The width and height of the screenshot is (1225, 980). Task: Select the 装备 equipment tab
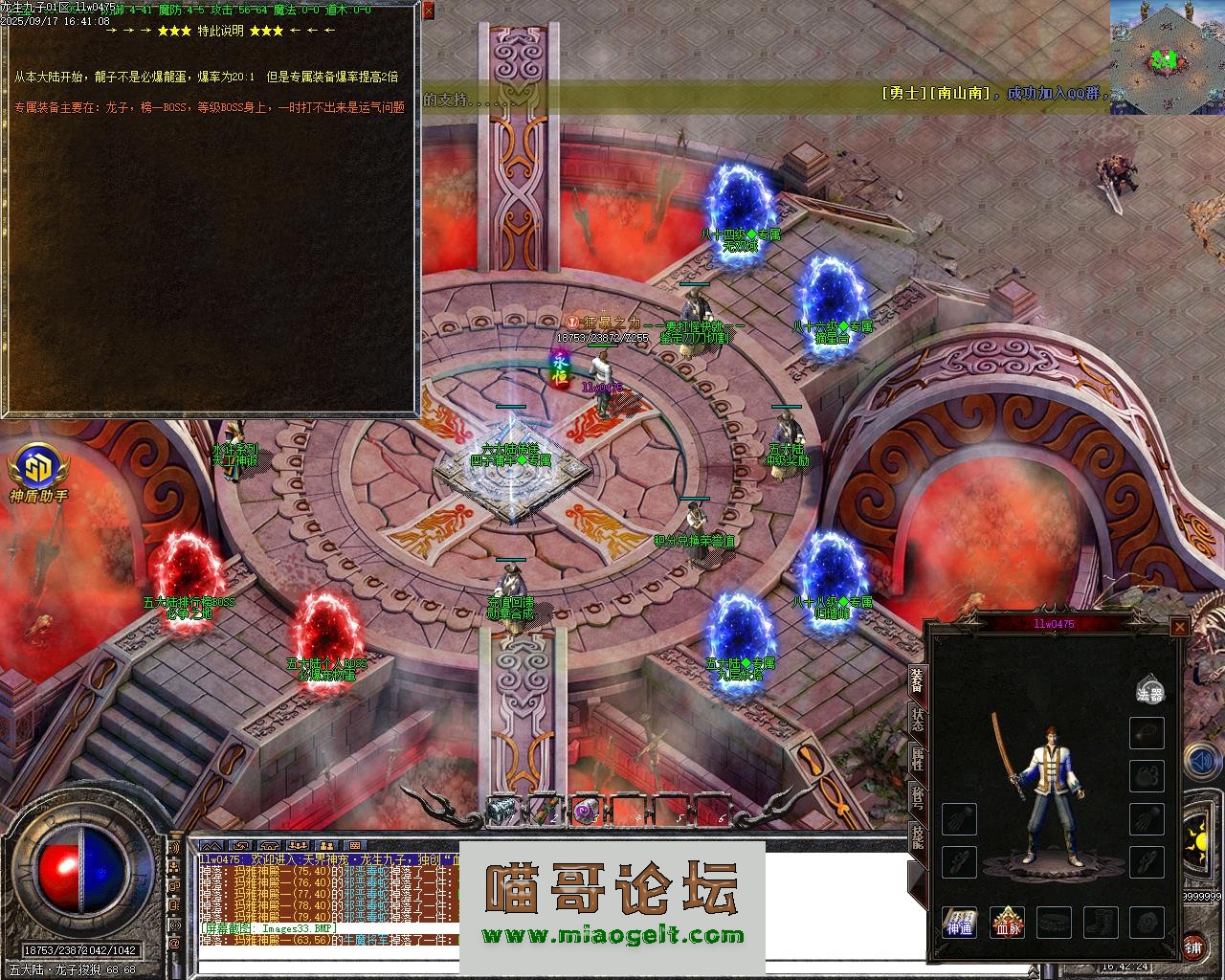pos(917,679)
